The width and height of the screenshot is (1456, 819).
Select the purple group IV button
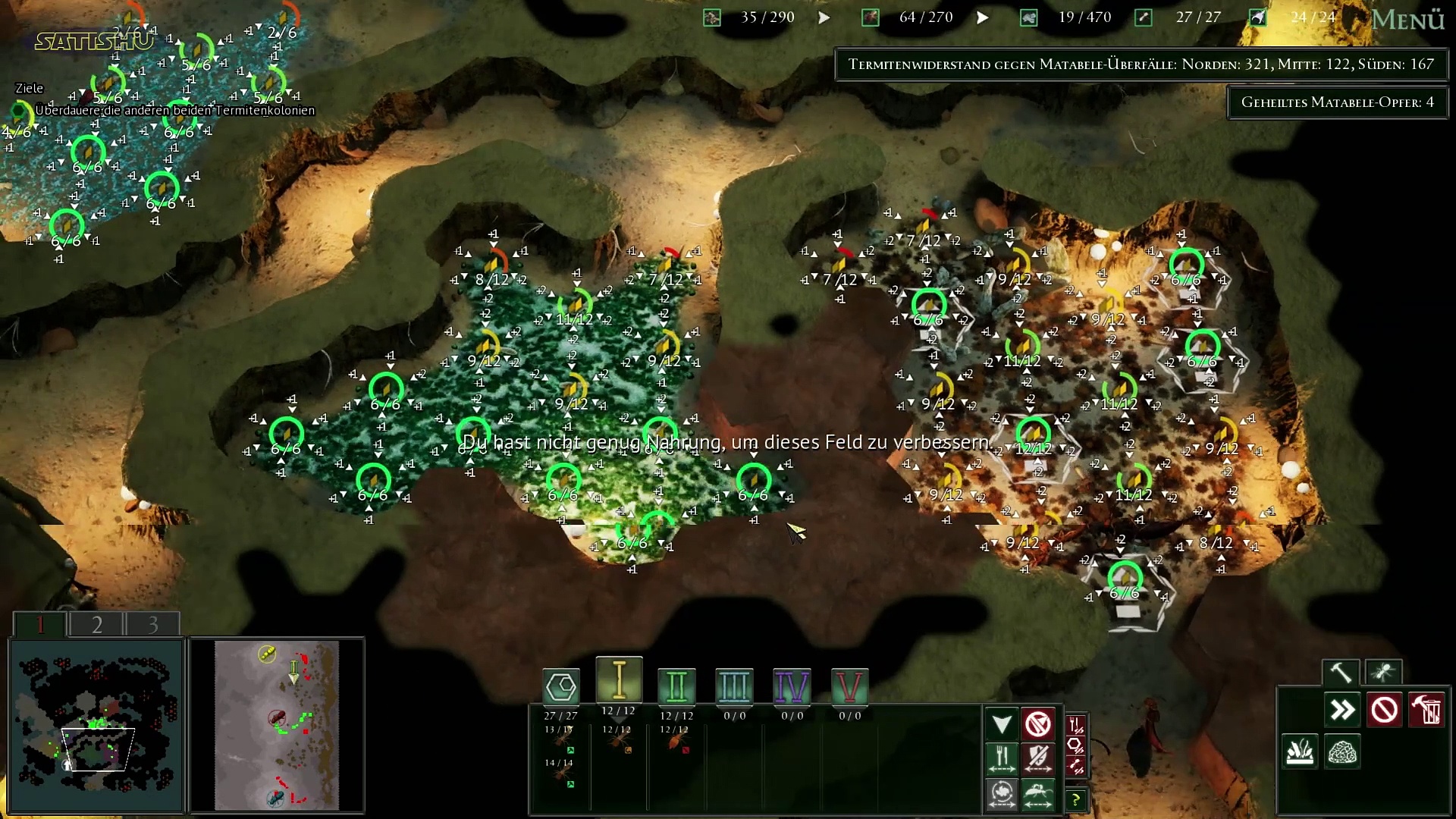click(x=792, y=687)
